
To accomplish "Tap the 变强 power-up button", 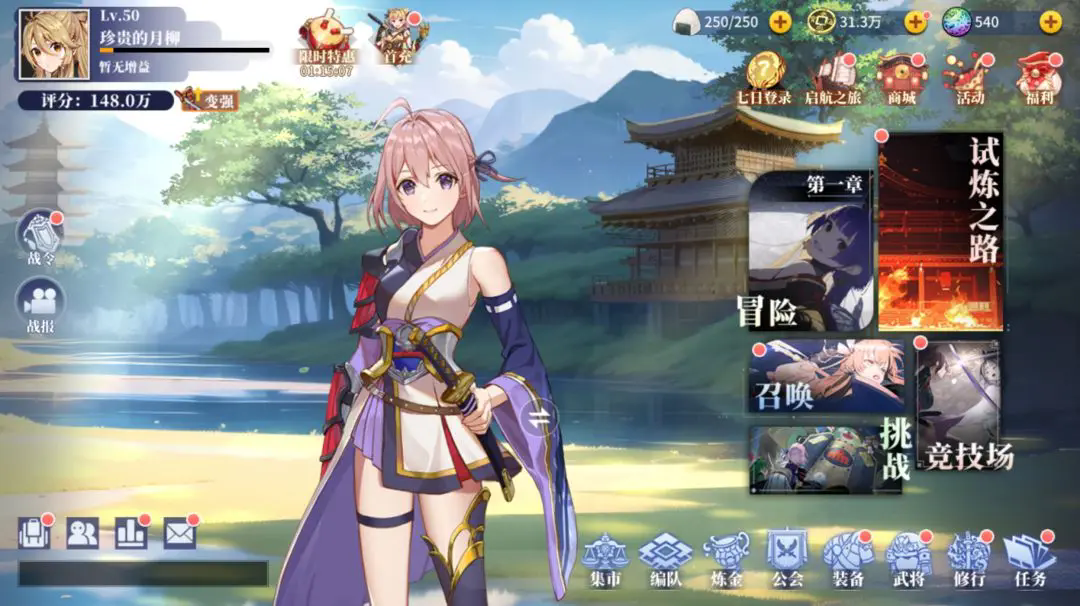I will click(x=207, y=100).
